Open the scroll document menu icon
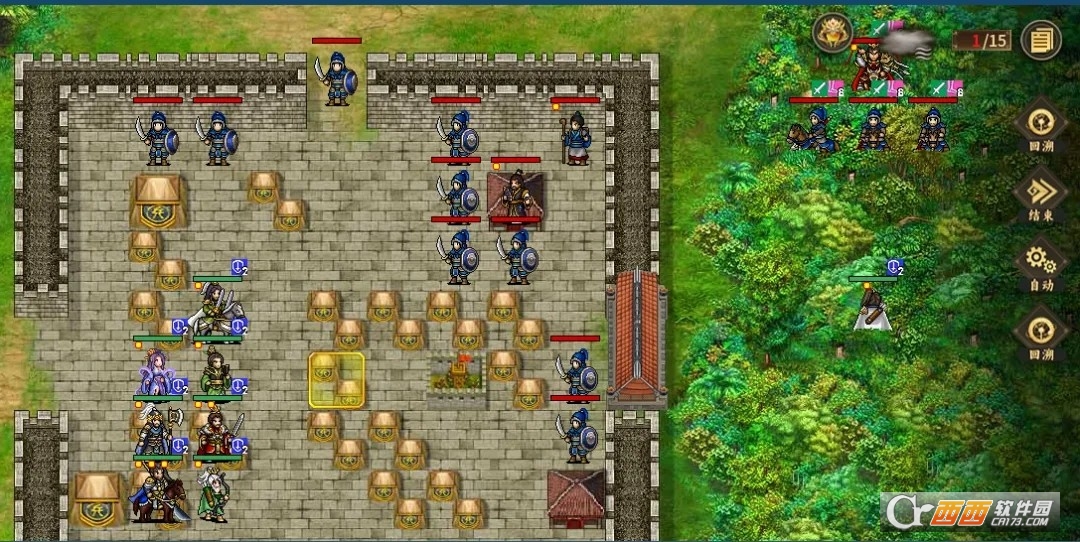The image size is (1080, 542). click(x=1041, y=40)
